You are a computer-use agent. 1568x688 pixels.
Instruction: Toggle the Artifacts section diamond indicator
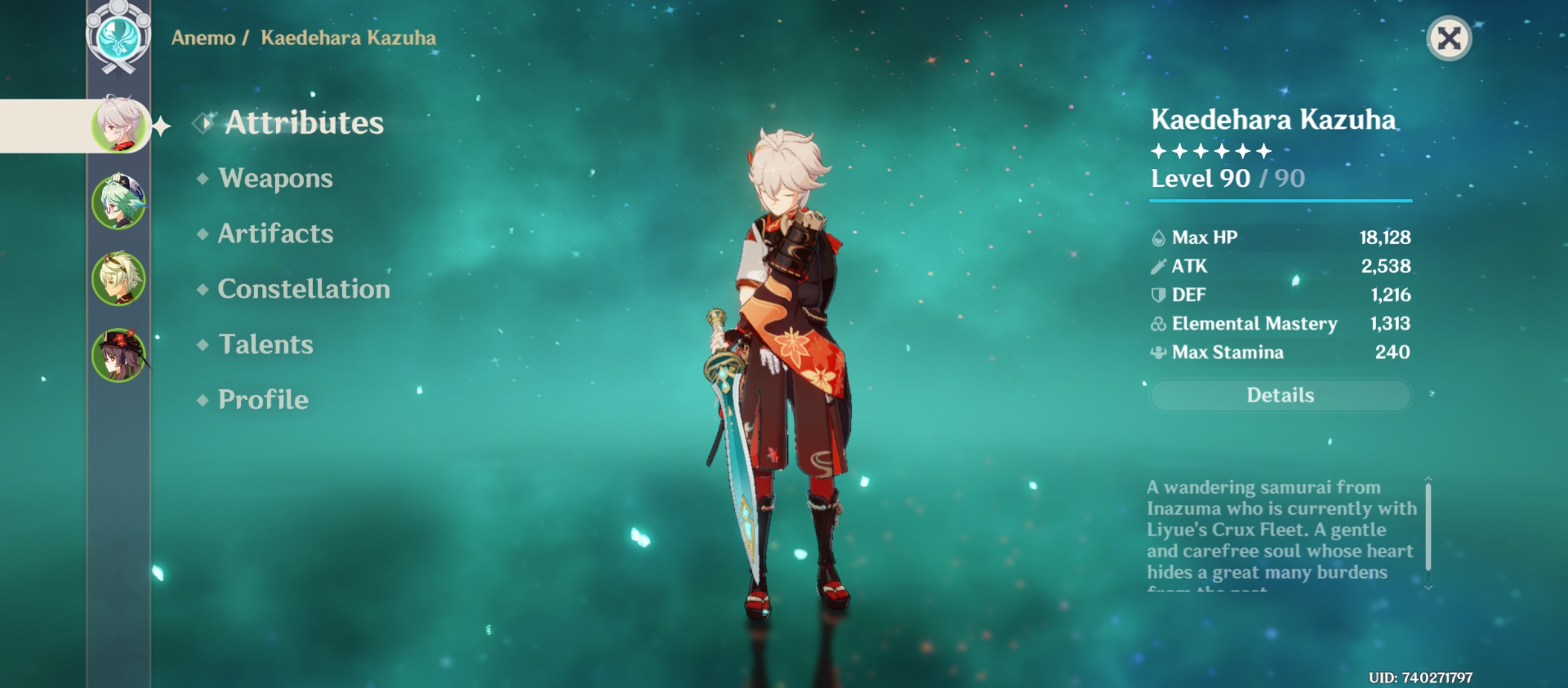tap(203, 234)
